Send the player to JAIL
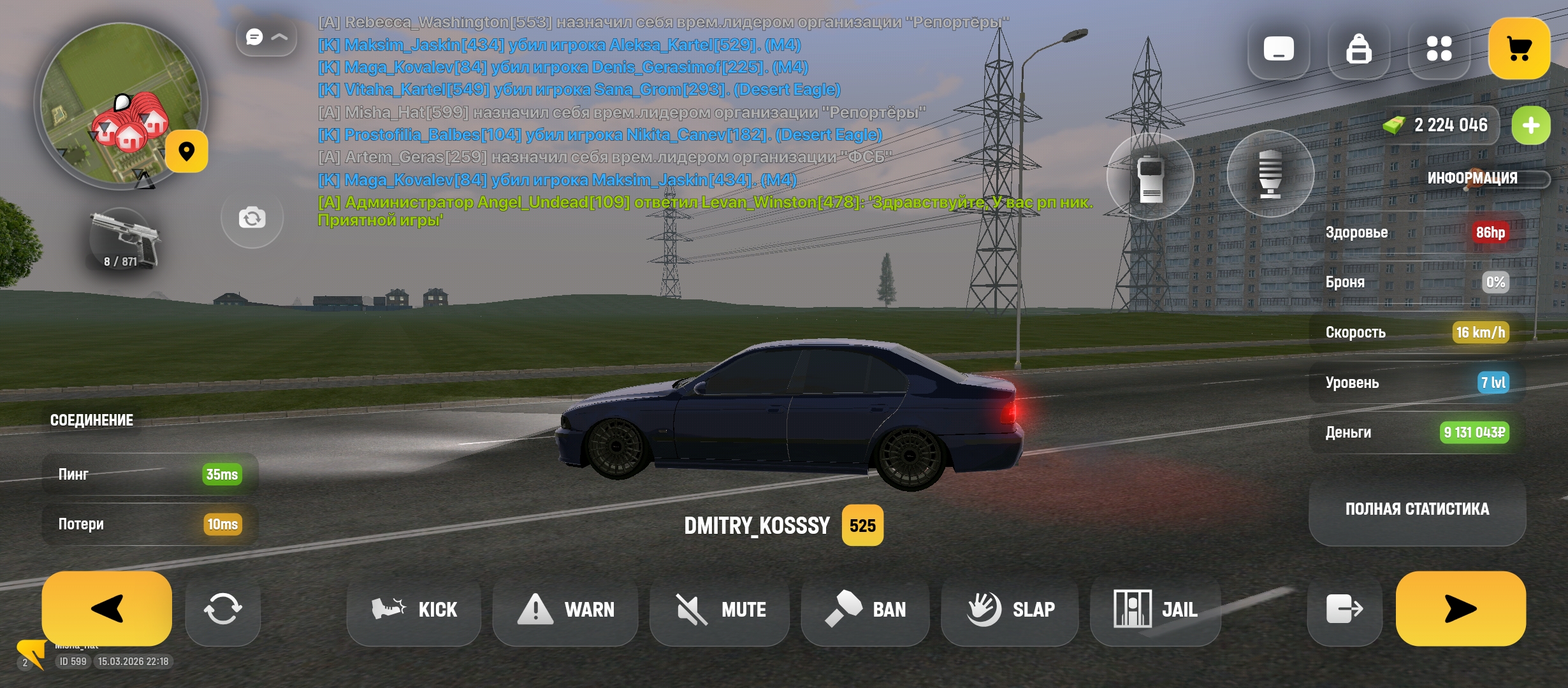Viewport: 1568px width, 688px height. coord(1156,610)
